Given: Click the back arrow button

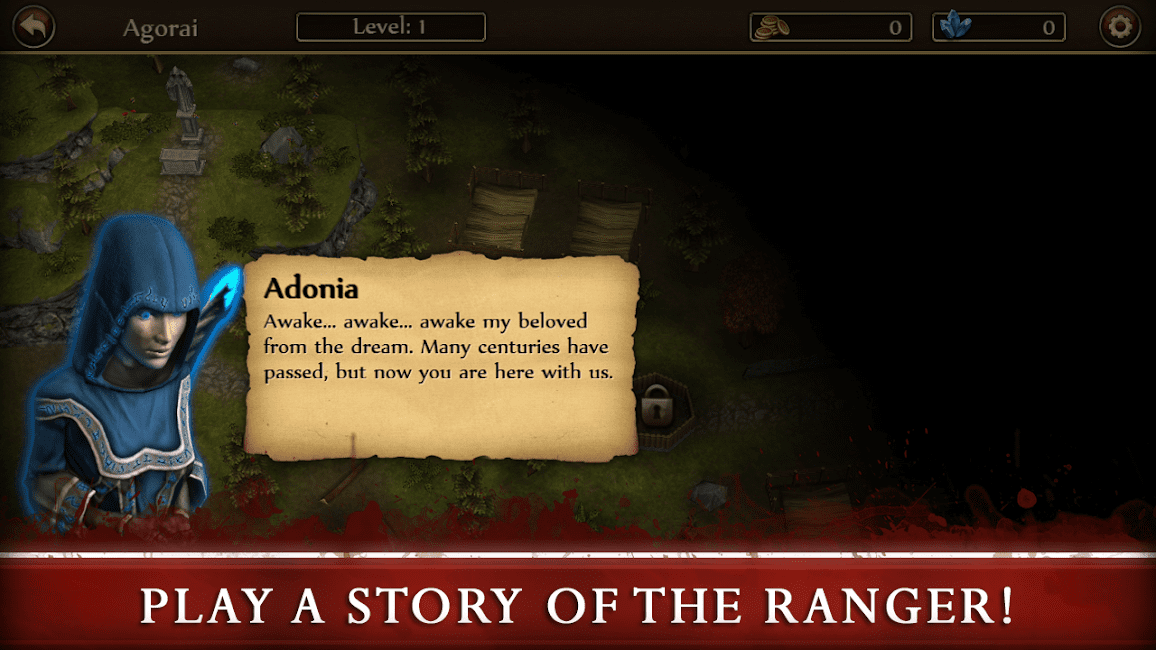Looking at the screenshot, I should coord(33,27).
